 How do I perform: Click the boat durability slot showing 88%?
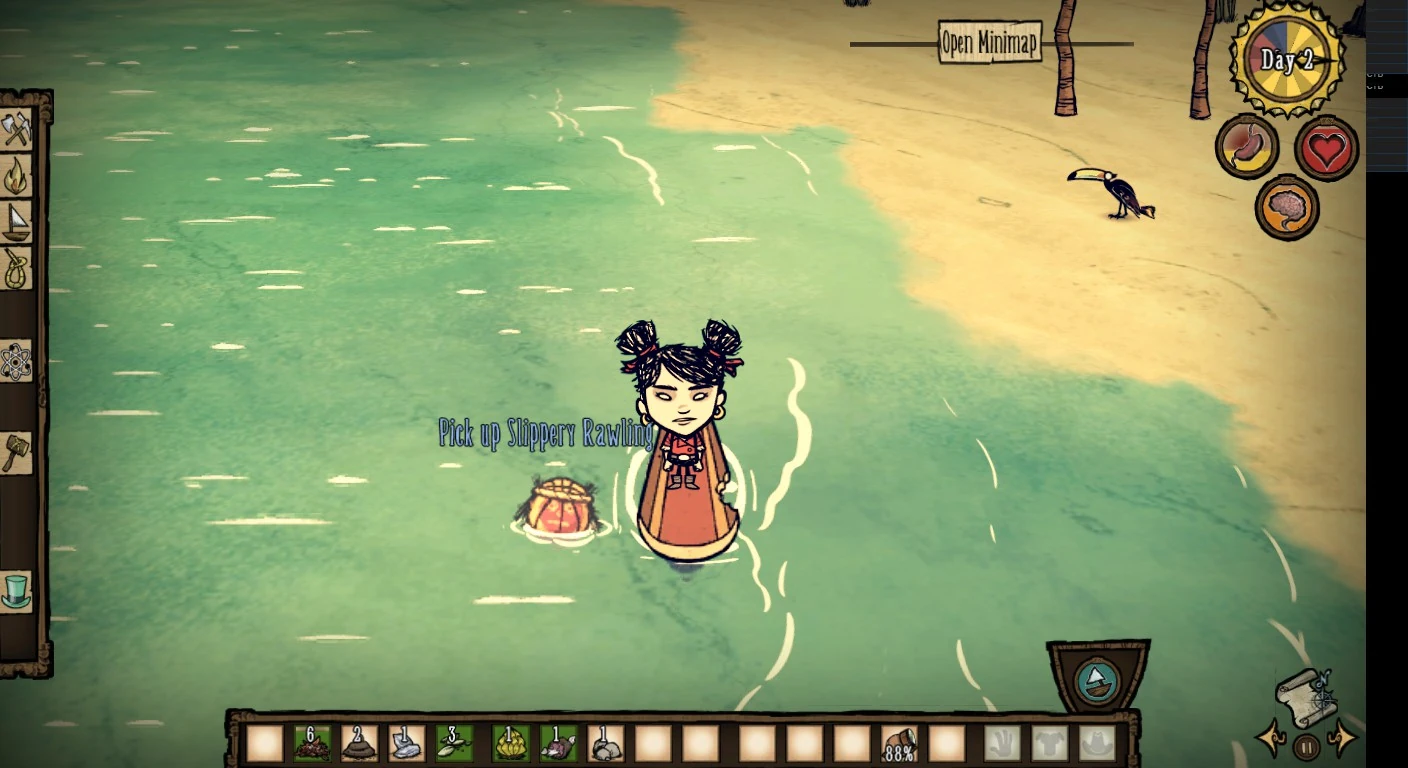pyautogui.click(x=898, y=745)
